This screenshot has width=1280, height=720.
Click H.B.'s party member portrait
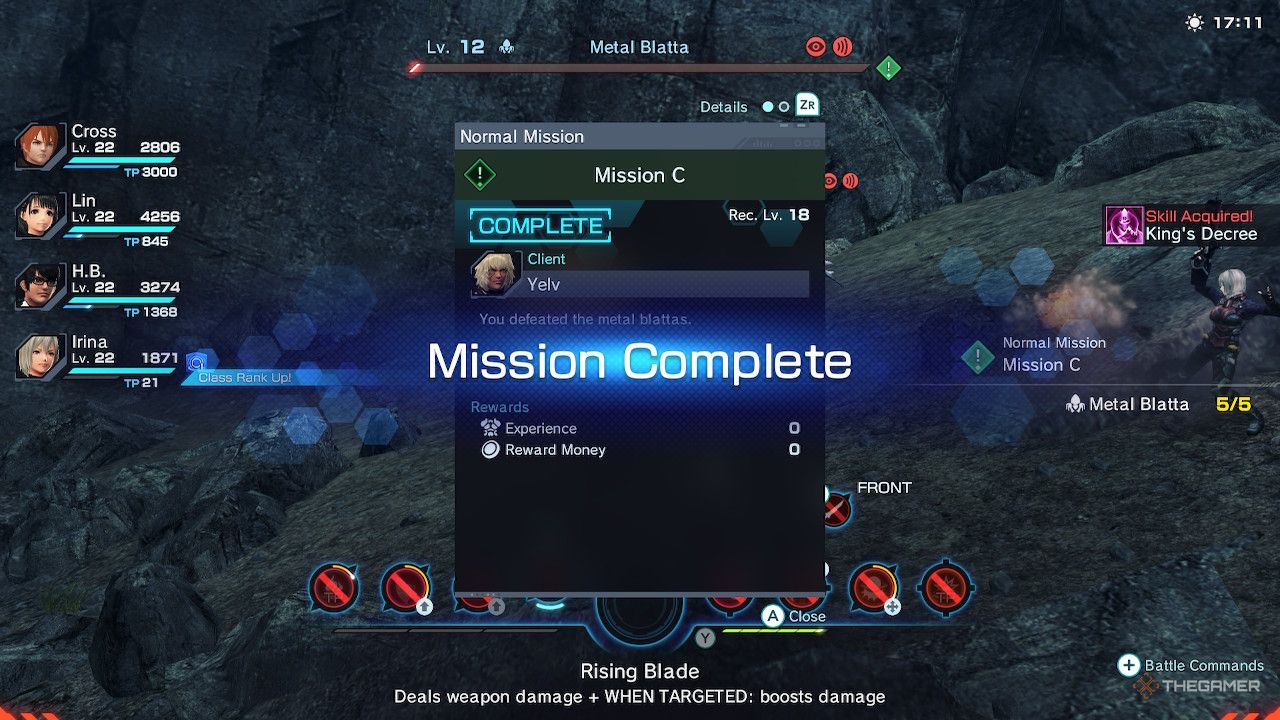click(x=41, y=286)
